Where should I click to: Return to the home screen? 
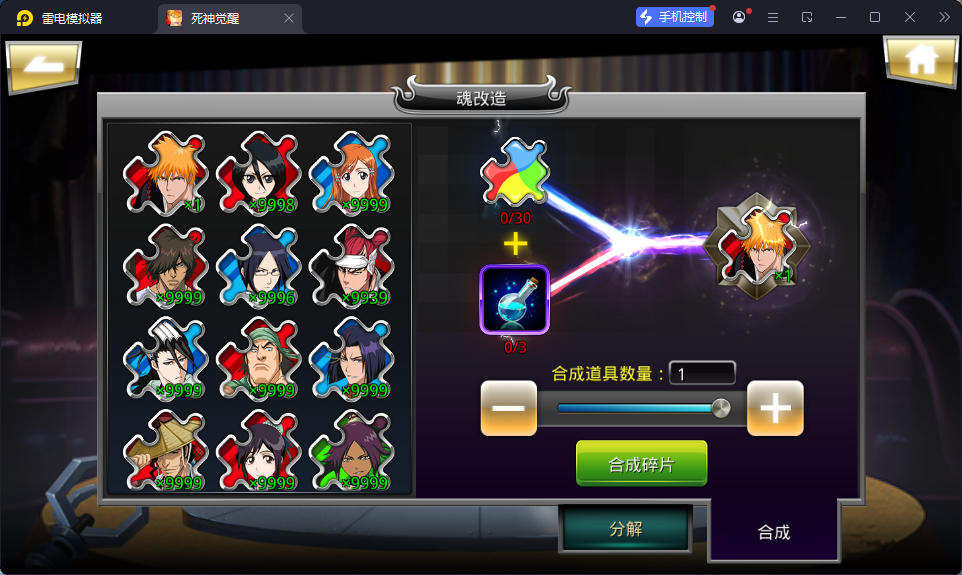(x=920, y=62)
